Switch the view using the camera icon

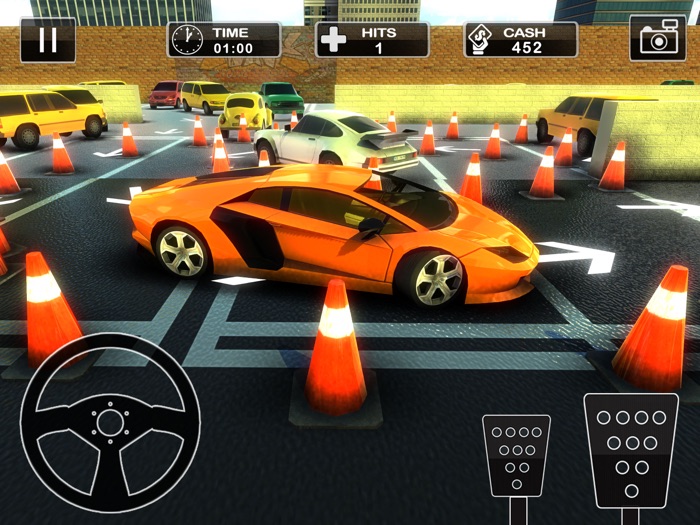[657, 39]
